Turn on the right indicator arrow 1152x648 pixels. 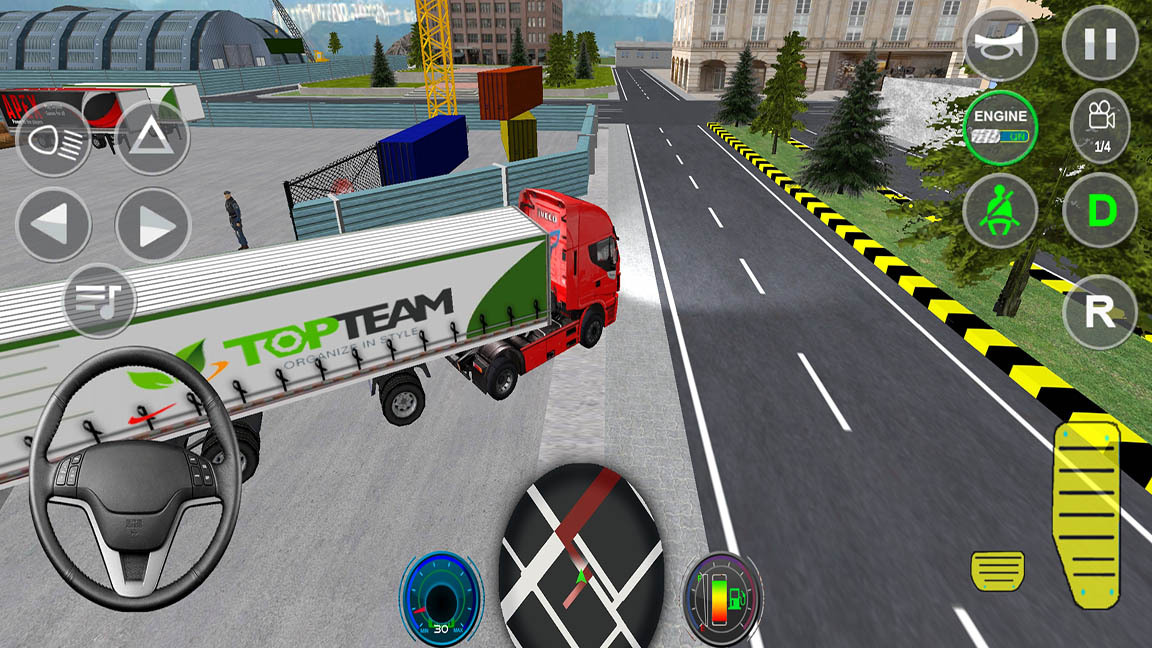(x=152, y=225)
